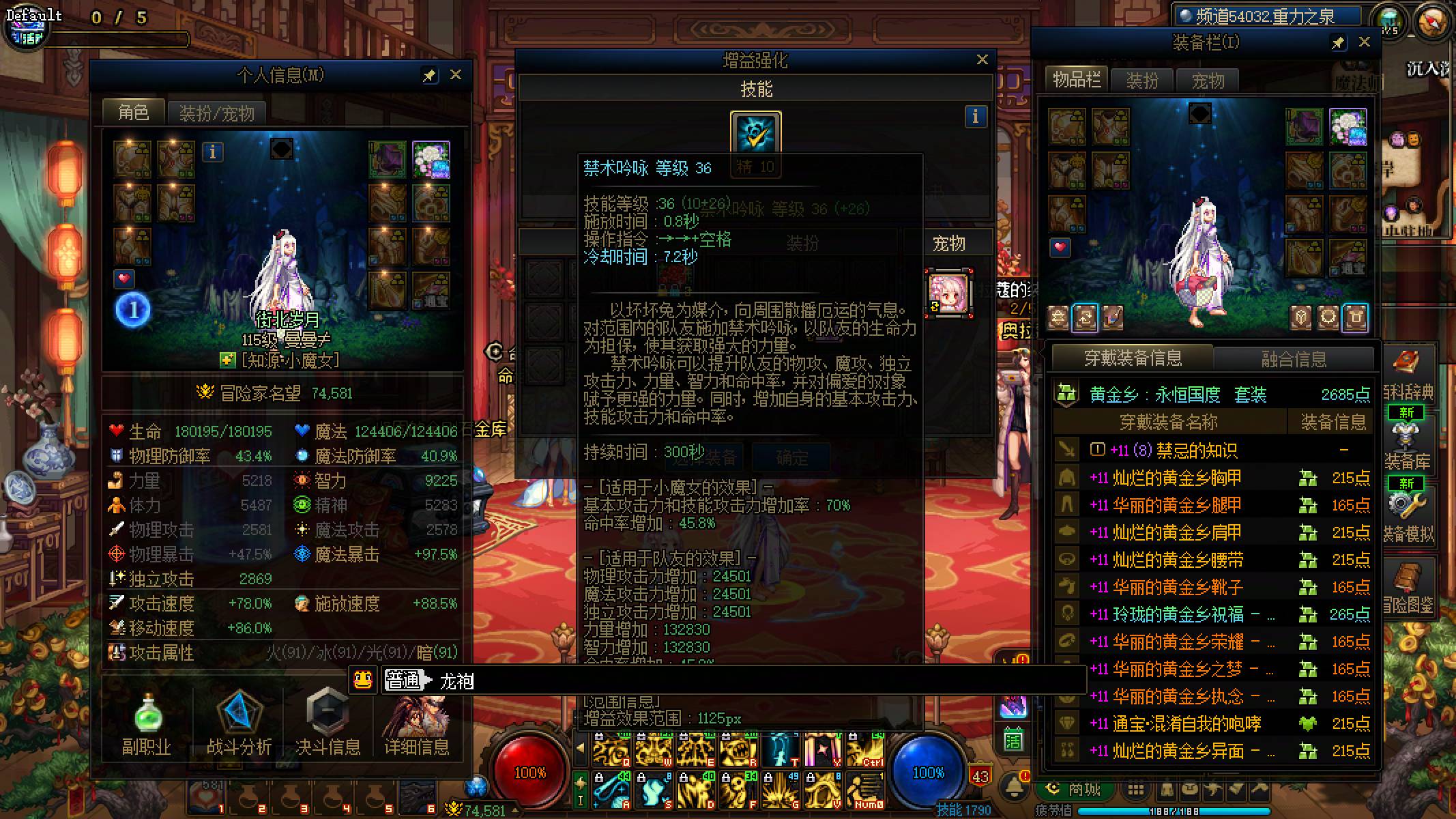The image size is (1456, 819).
Task: Switch to the 融合信息 tab
Action: click(x=1294, y=358)
